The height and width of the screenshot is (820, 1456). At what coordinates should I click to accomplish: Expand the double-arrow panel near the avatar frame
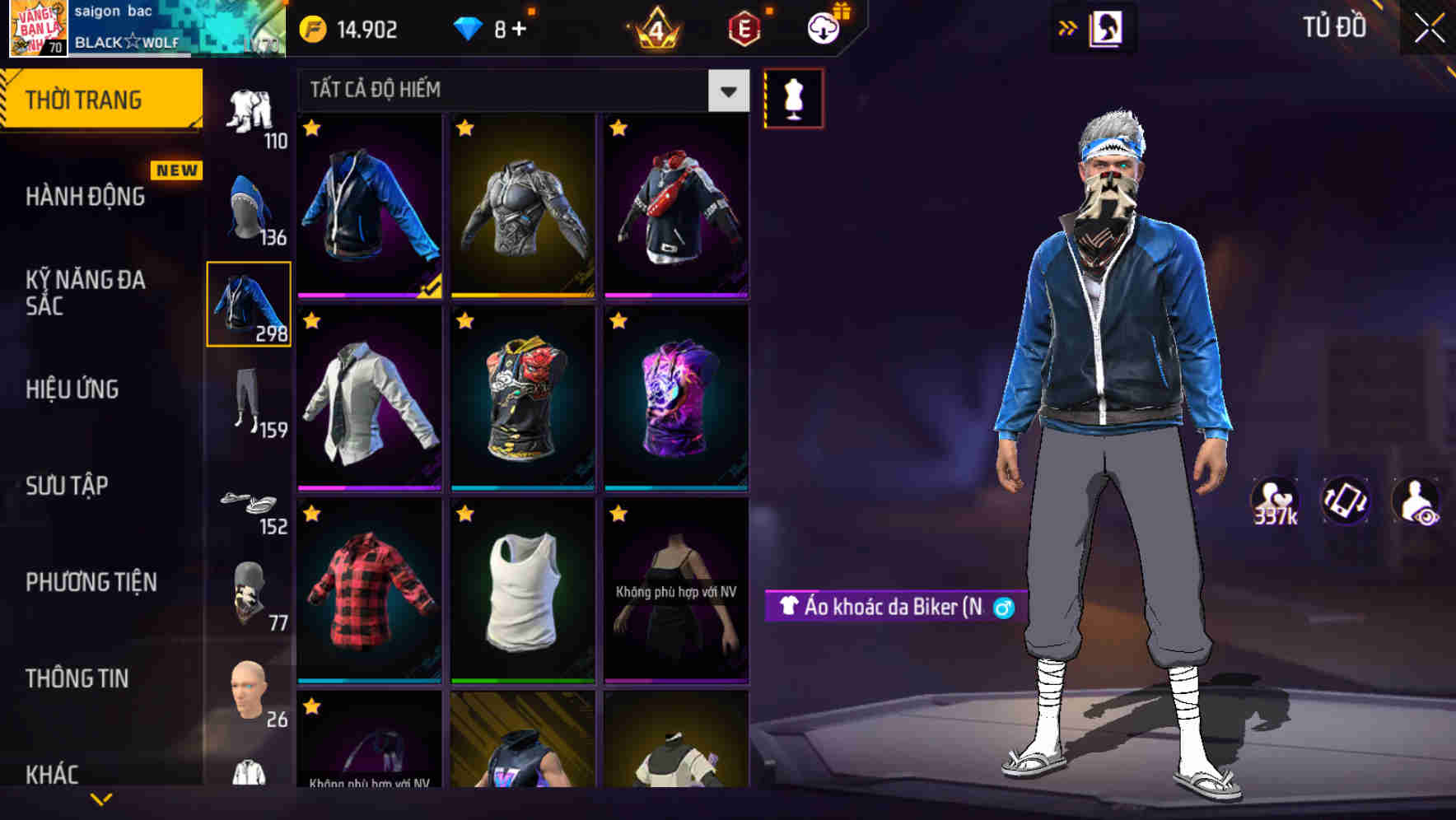pyautogui.click(x=1066, y=27)
